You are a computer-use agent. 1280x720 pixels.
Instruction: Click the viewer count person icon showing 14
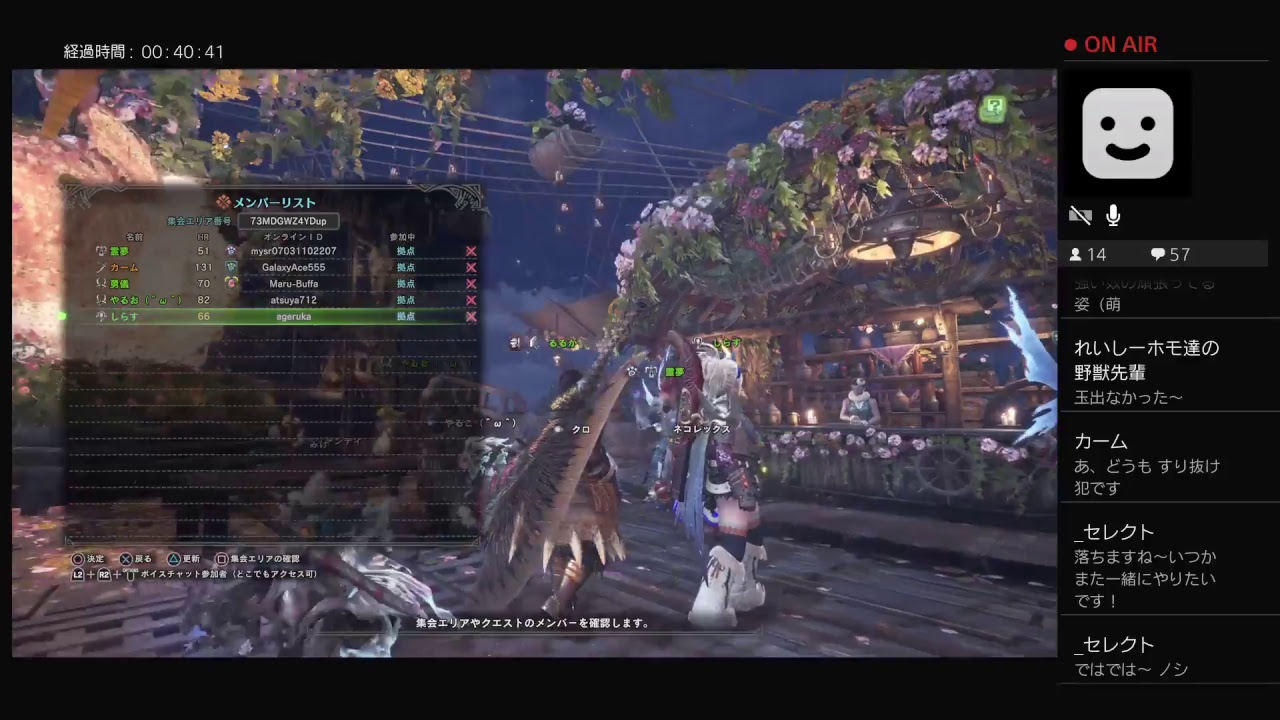[1076, 254]
